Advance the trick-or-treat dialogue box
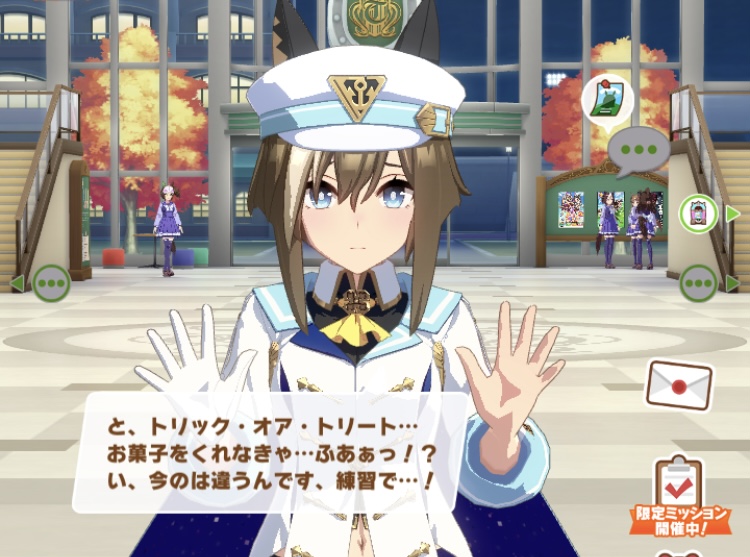The image size is (750, 557). (x=270, y=453)
